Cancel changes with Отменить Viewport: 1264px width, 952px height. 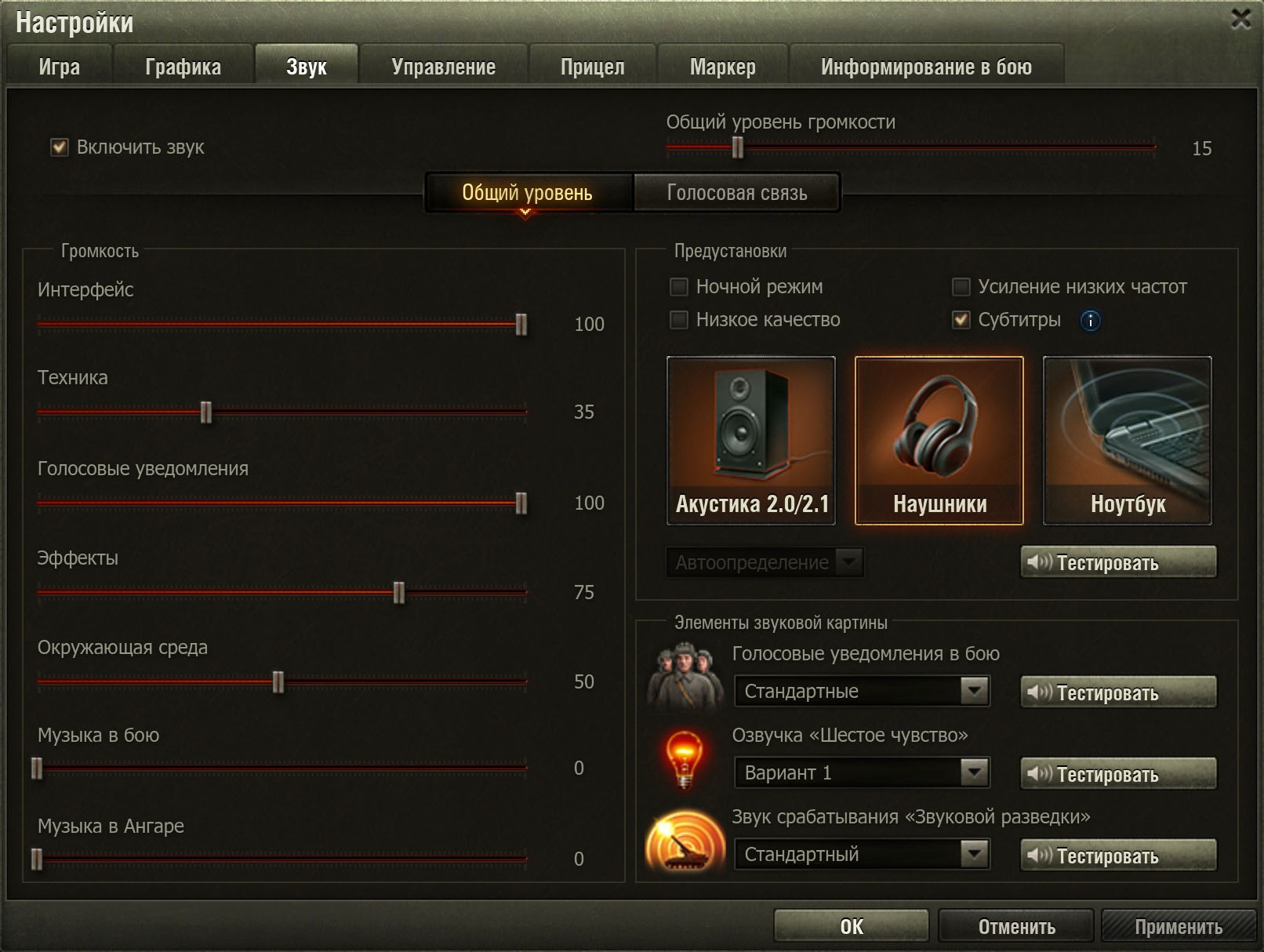point(1016,926)
